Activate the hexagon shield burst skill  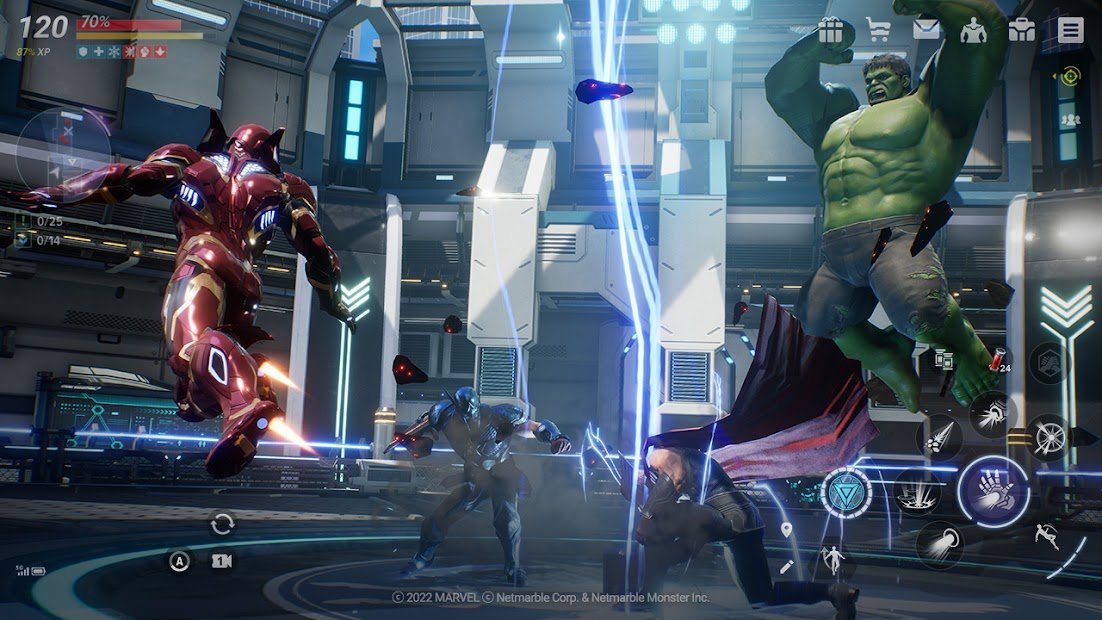(1049, 363)
